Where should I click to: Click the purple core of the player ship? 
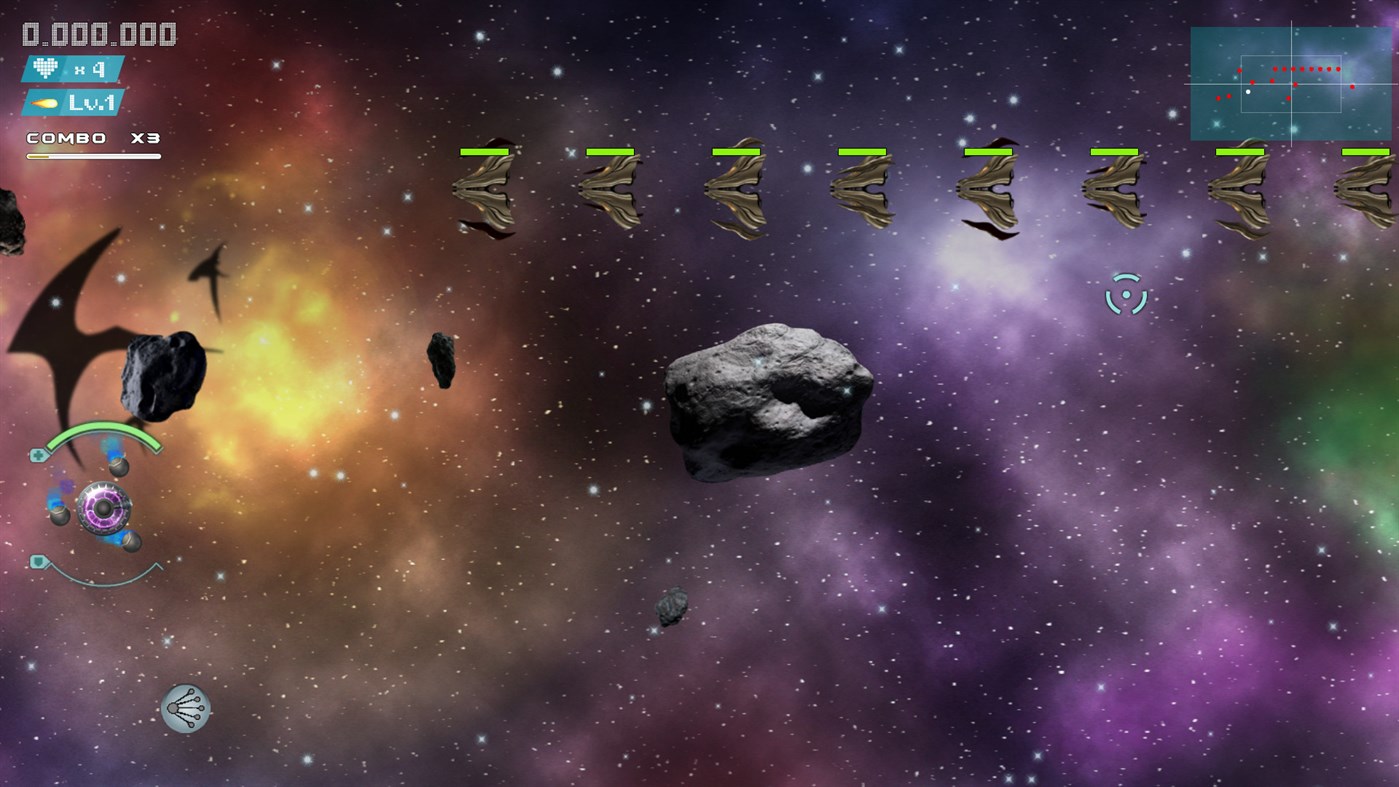point(103,508)
